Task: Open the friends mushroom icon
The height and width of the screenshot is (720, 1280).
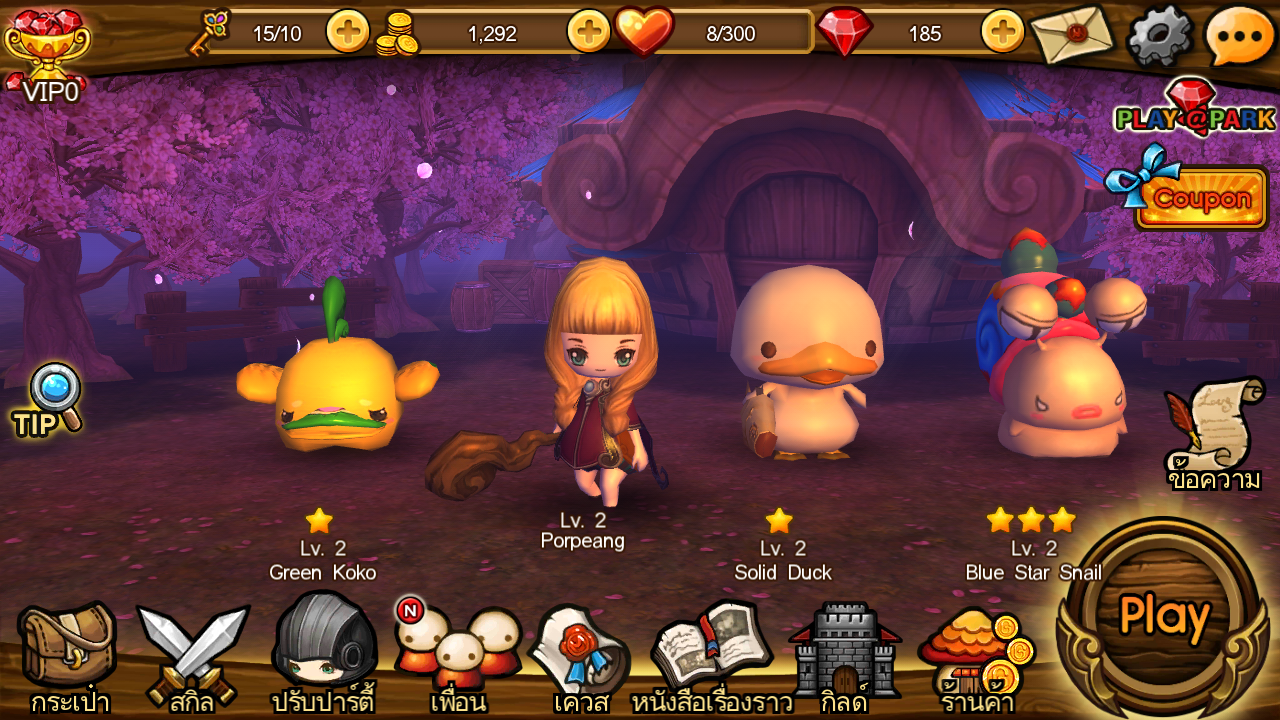Action: (457, 650)
